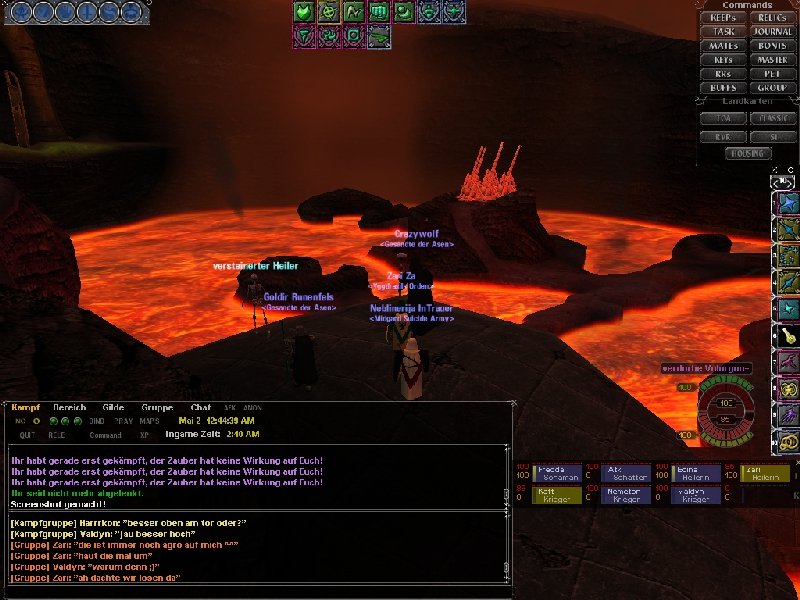Open the JOURNAL from the Commands panel
Viewport: 800px width, 600px height.
772,32
